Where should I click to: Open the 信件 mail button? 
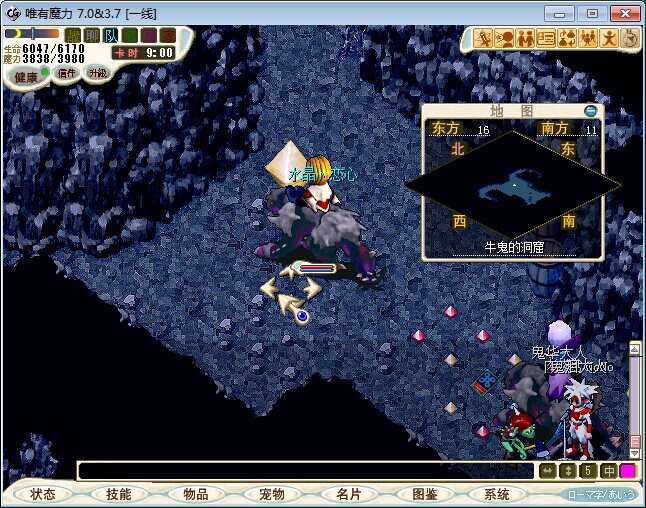[67, 73]
